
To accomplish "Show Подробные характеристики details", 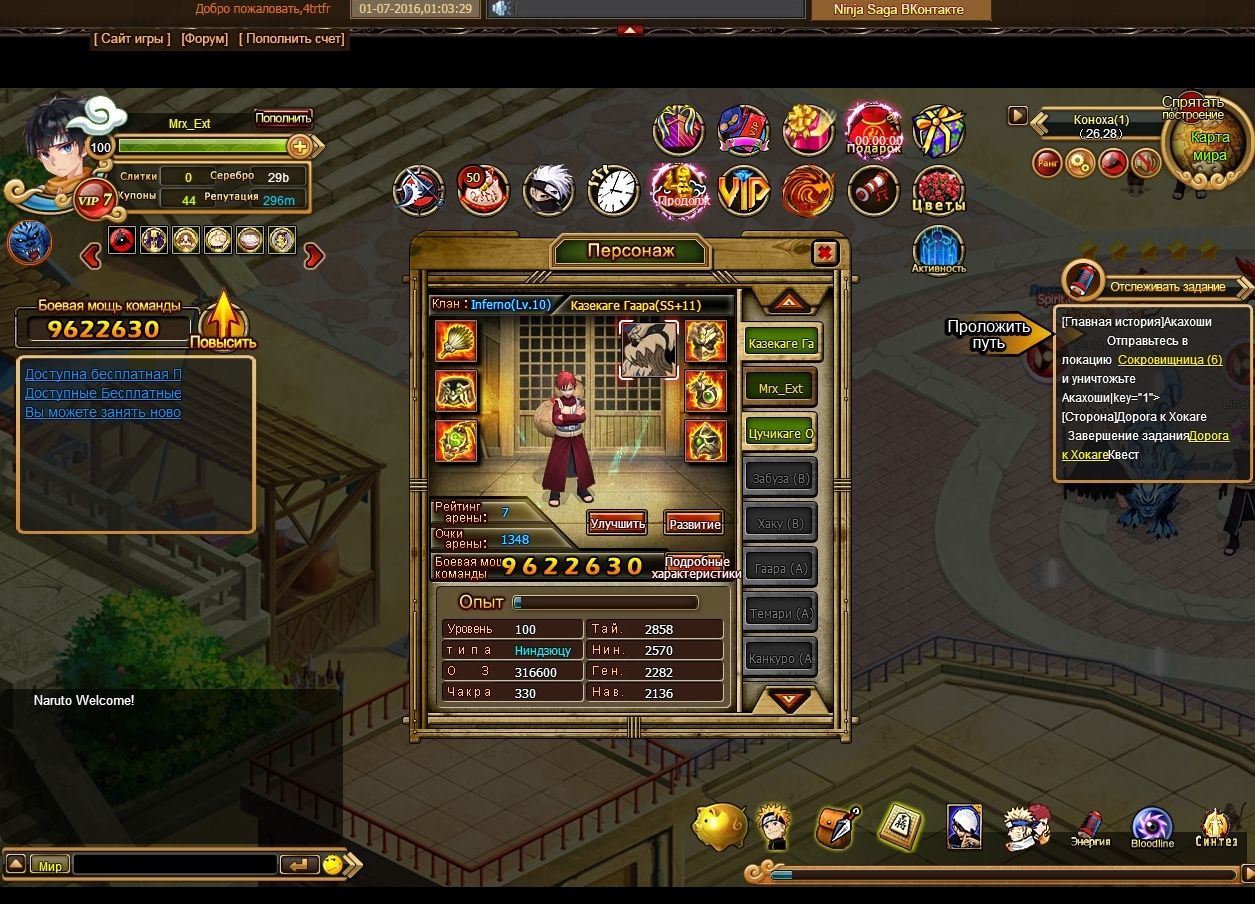I will click(696, 567).
